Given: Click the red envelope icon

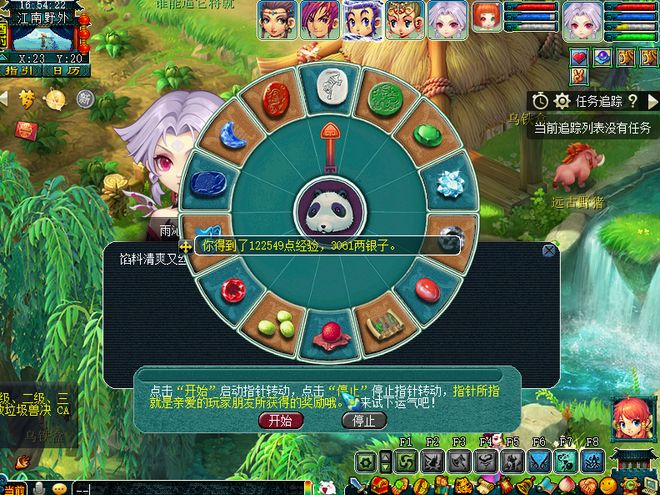Looking at the screenshot, I should tap(24, 128).
